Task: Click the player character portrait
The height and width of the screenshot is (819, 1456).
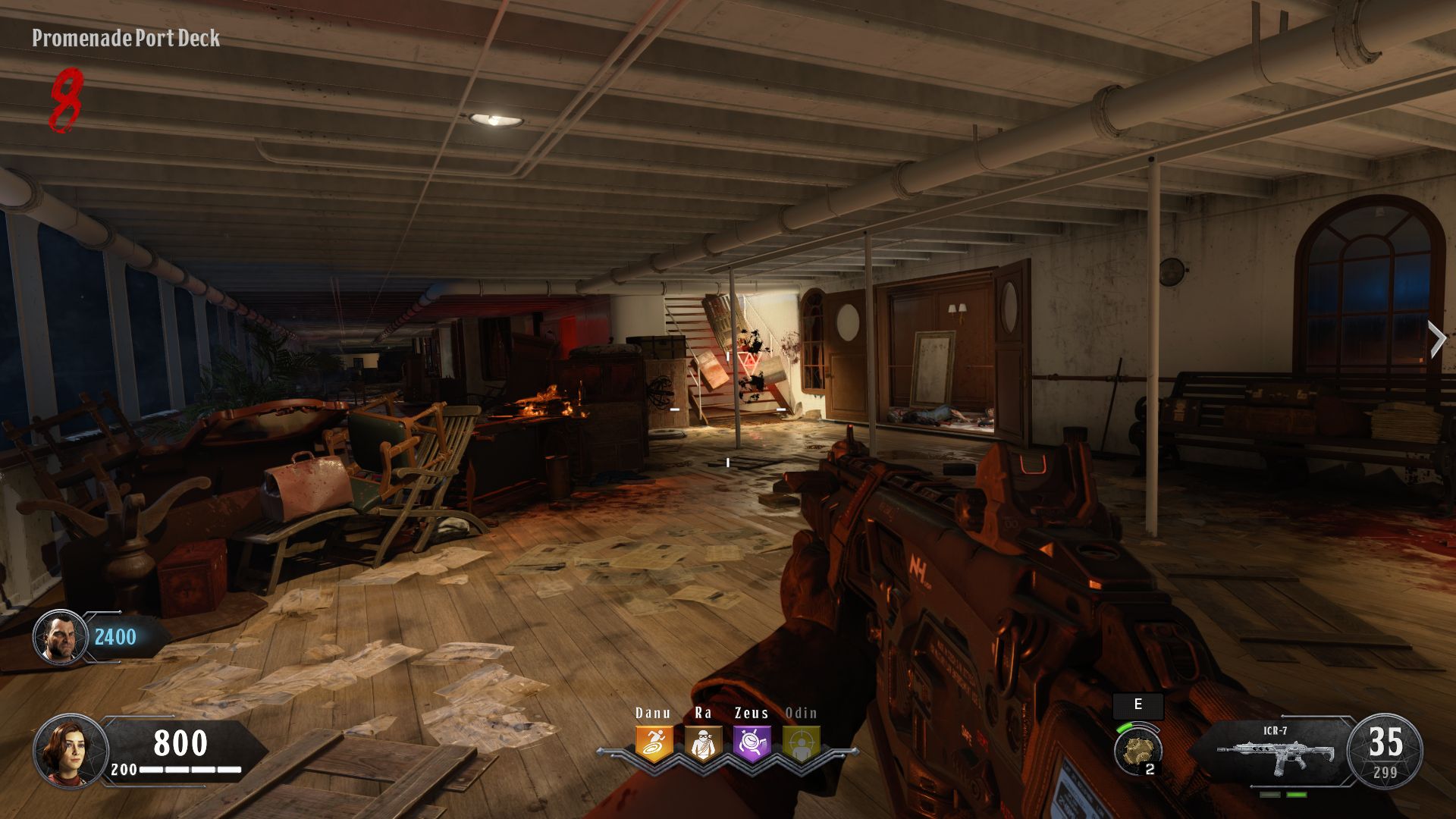Action: tap(70, 751)
